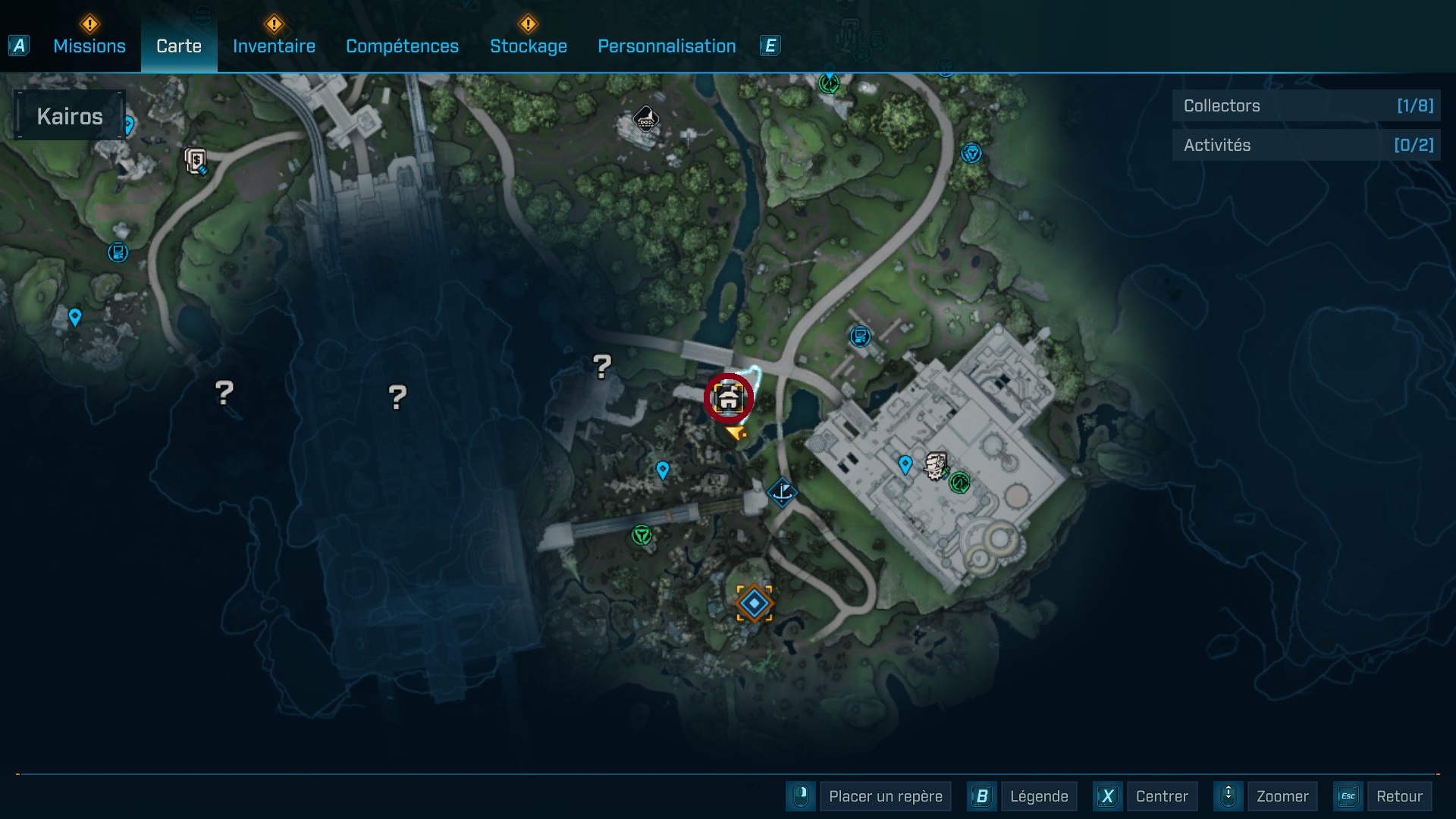Open the Stockage tab
The height and width of the screenshot is (819, 1456).
[x=528, y=46]
